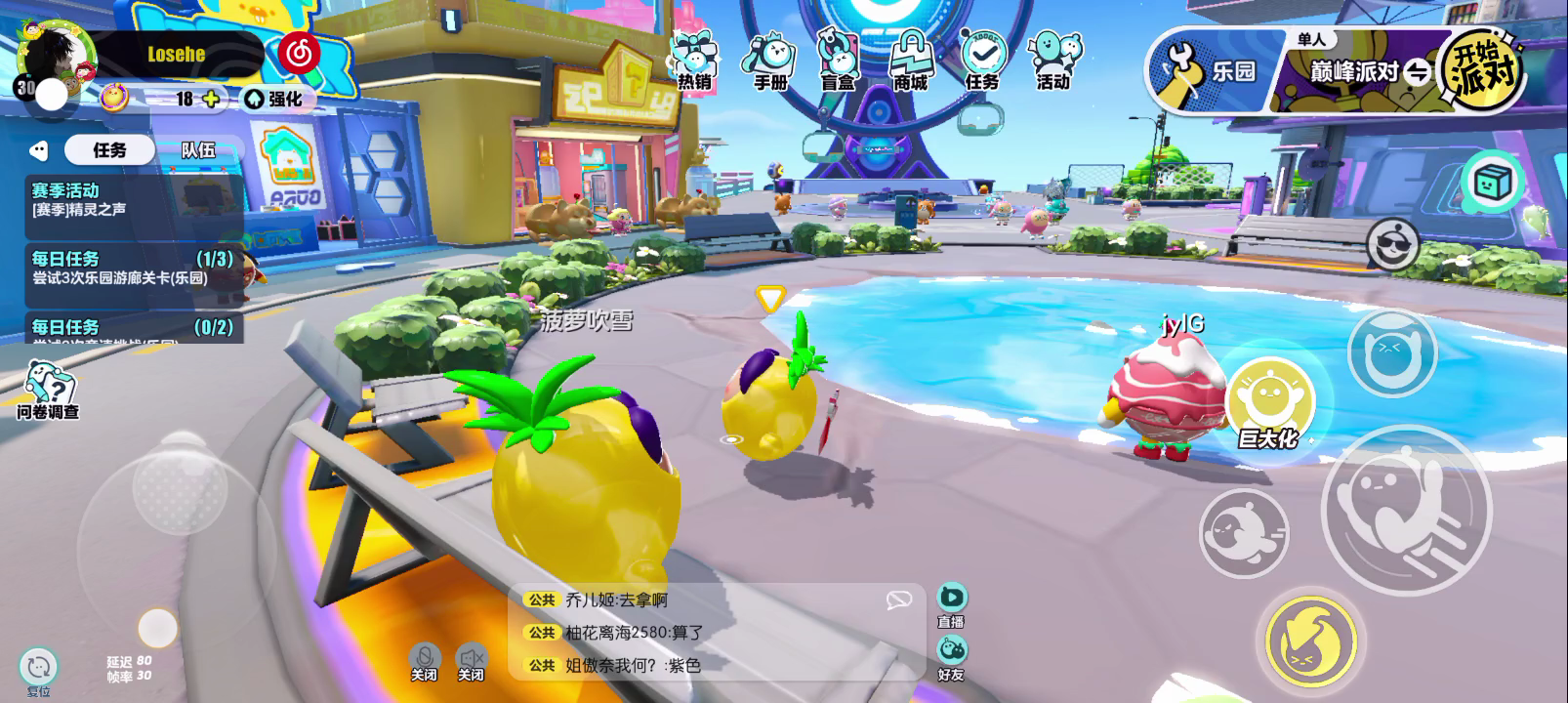Open the sunglasses emote button
The image size is (1568, 703).
click(x=1392, y=242)
